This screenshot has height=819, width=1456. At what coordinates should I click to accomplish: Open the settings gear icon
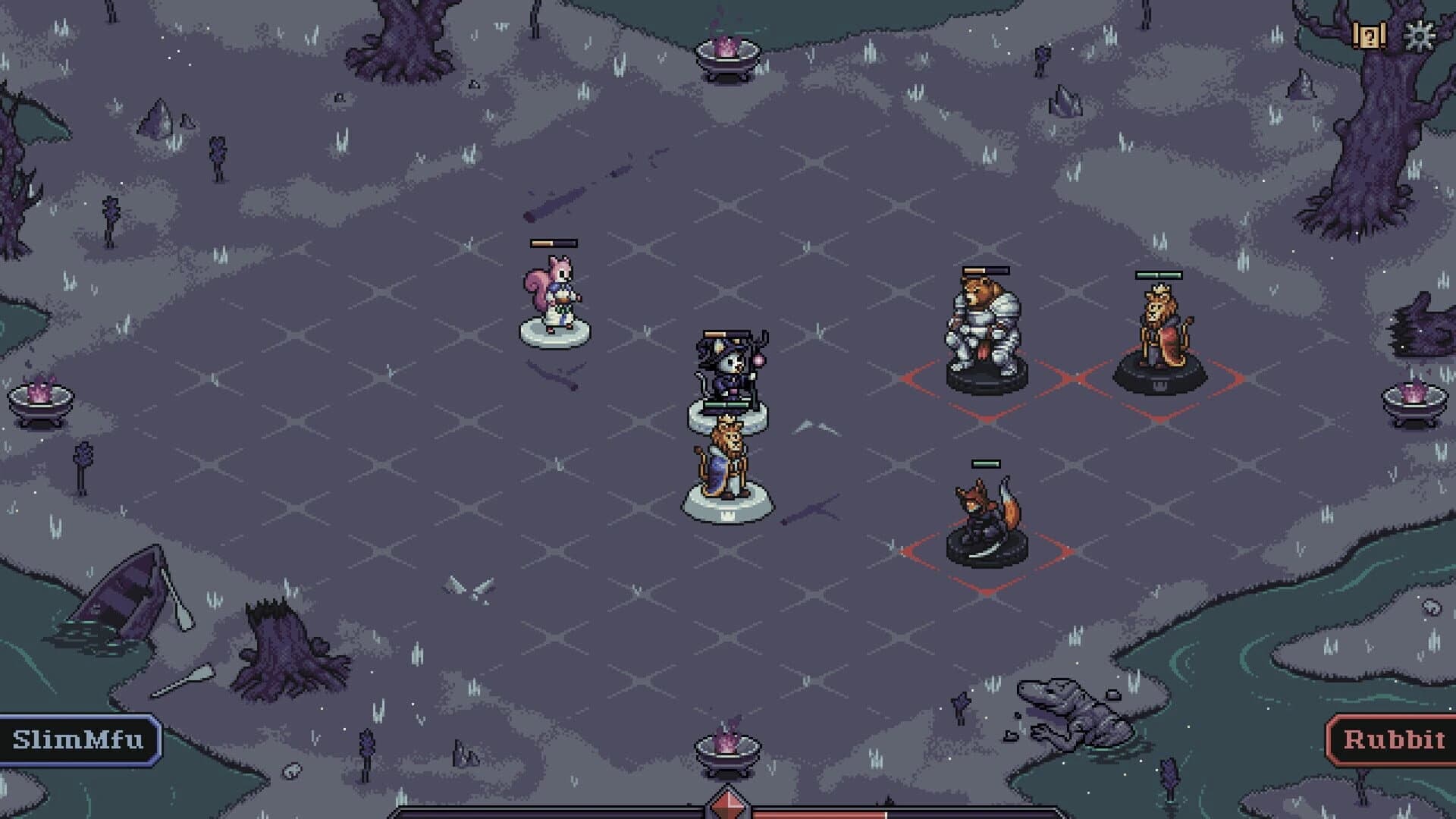point(1420,33)
